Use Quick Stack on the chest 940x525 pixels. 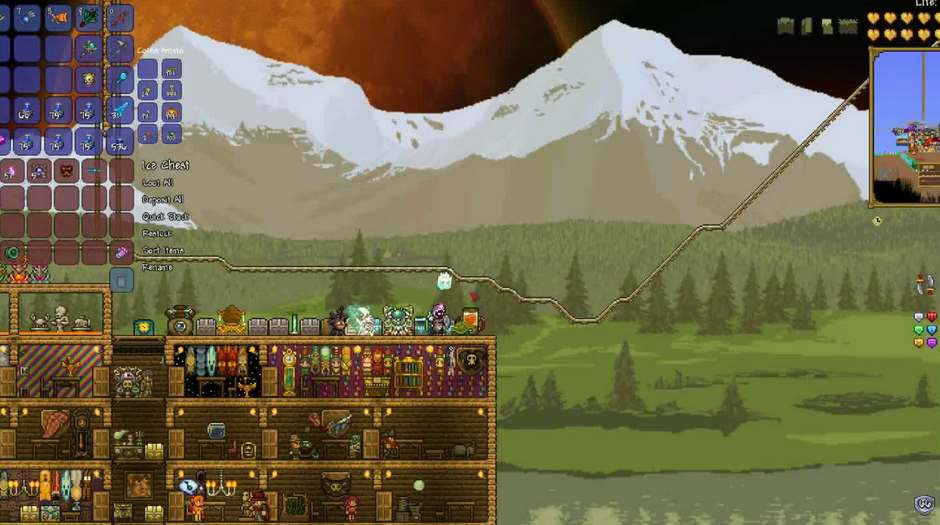click(x=163, y=217)
